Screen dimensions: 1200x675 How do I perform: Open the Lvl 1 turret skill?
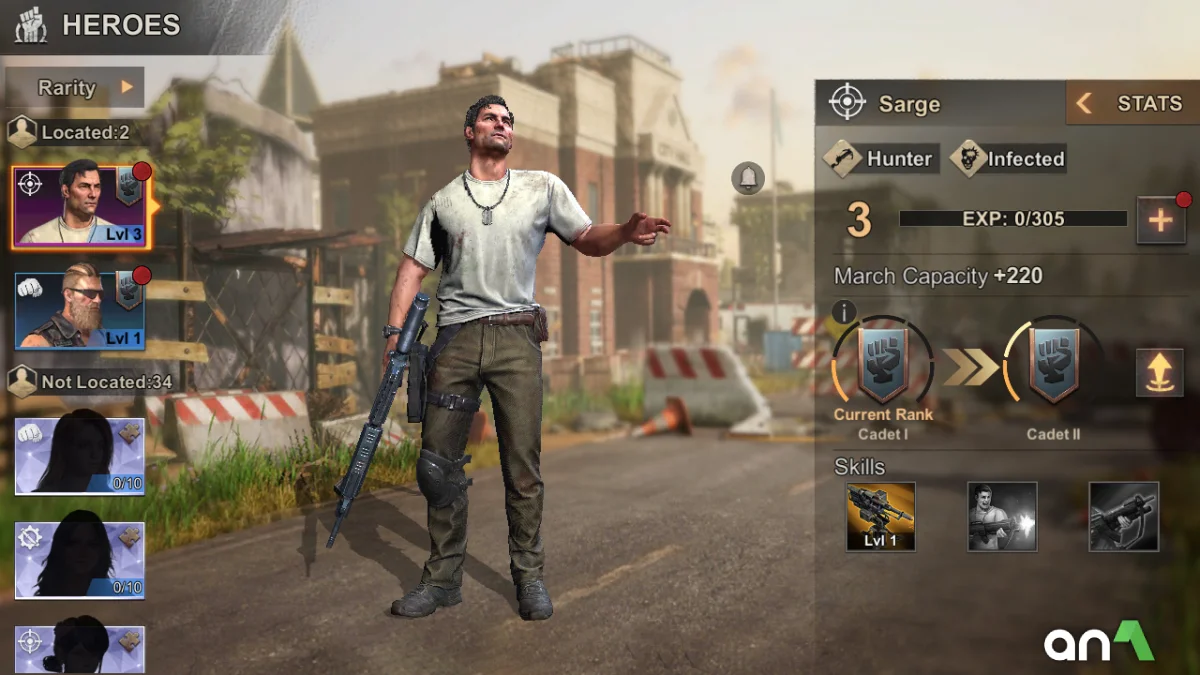(880, 516)
